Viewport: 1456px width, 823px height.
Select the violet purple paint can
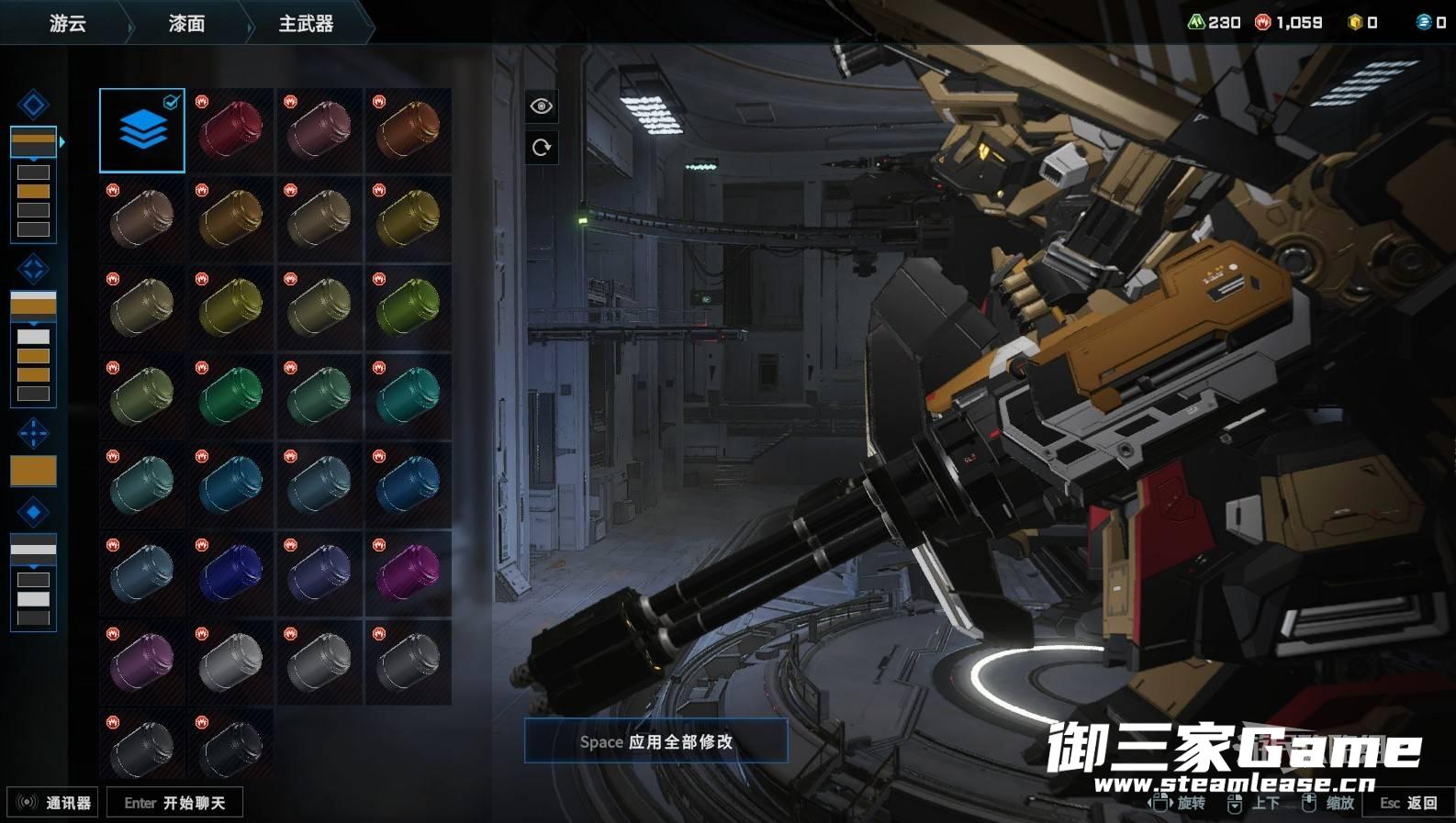(142, 662)
